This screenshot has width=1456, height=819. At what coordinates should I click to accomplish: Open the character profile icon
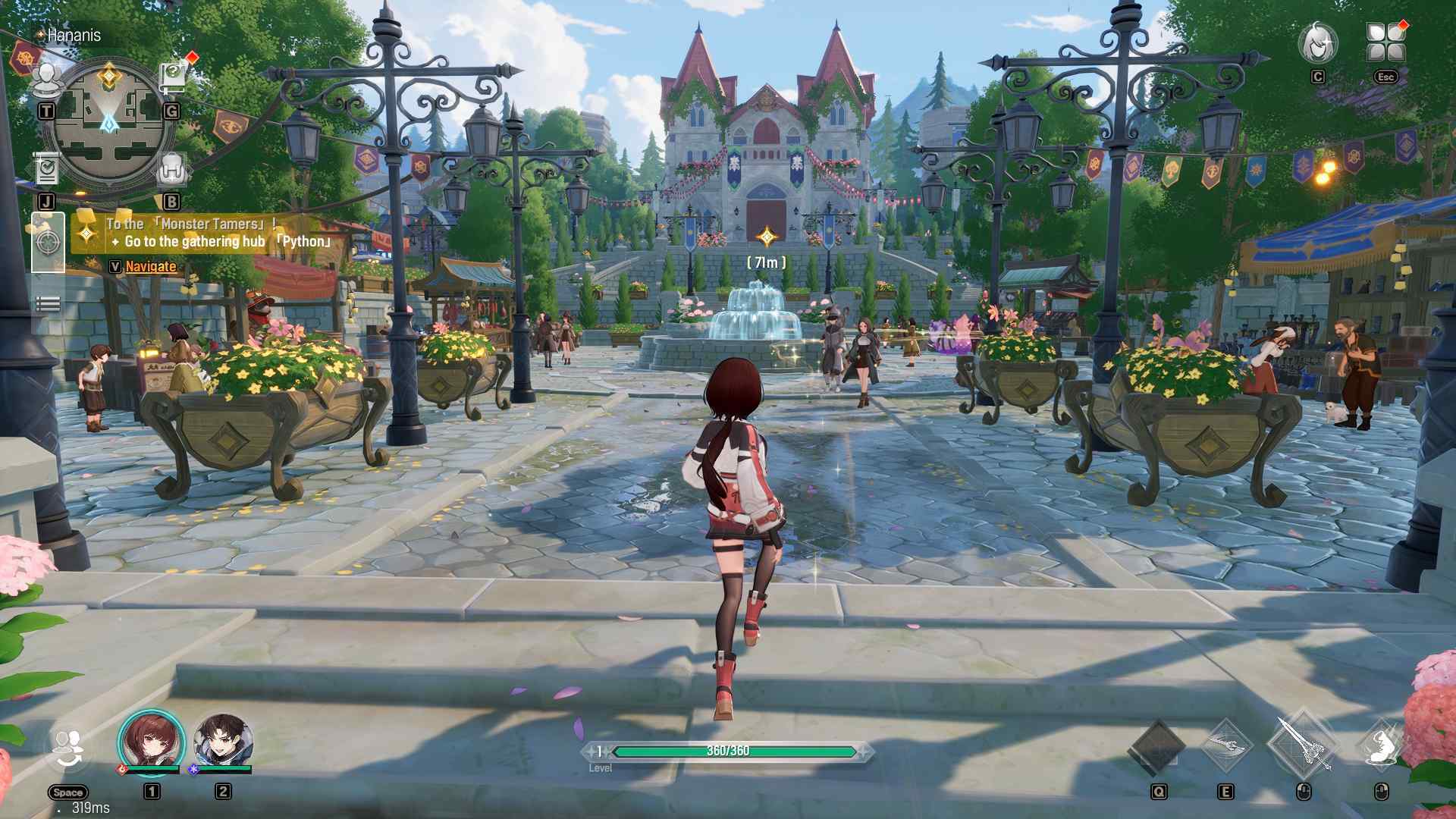(x=1318, y=44)
